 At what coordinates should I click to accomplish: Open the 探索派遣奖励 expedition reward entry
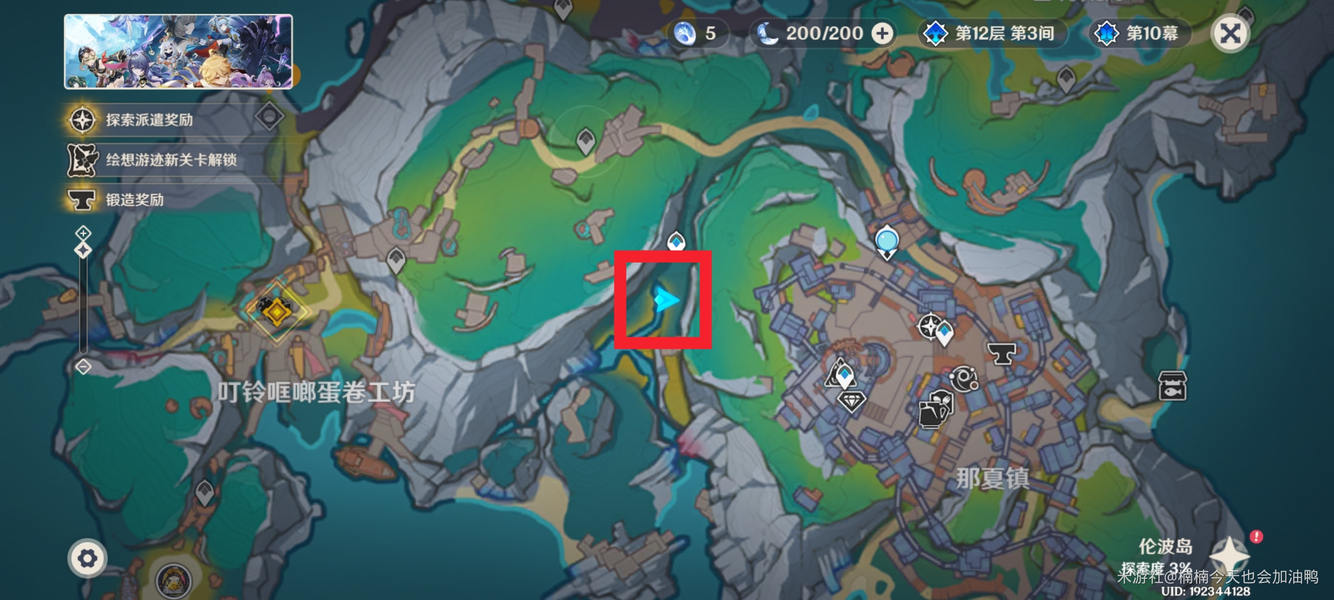point(149,120)
